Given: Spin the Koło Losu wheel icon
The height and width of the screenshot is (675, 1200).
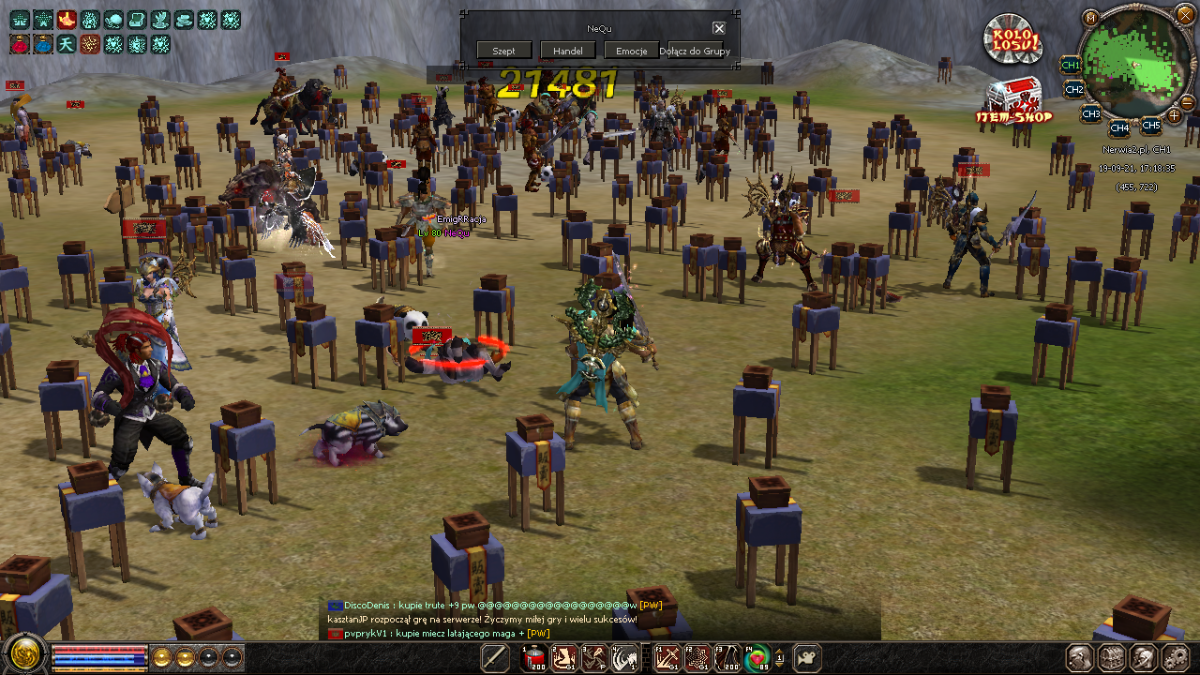Looking at the screenshot, I should coord(1011,40).
